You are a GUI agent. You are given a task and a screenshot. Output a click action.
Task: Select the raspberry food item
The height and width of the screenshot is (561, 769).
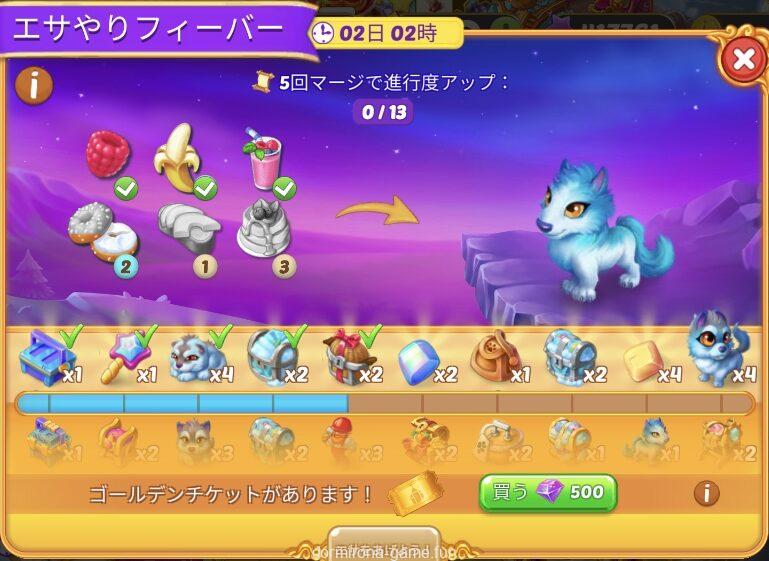coord(108,156)
